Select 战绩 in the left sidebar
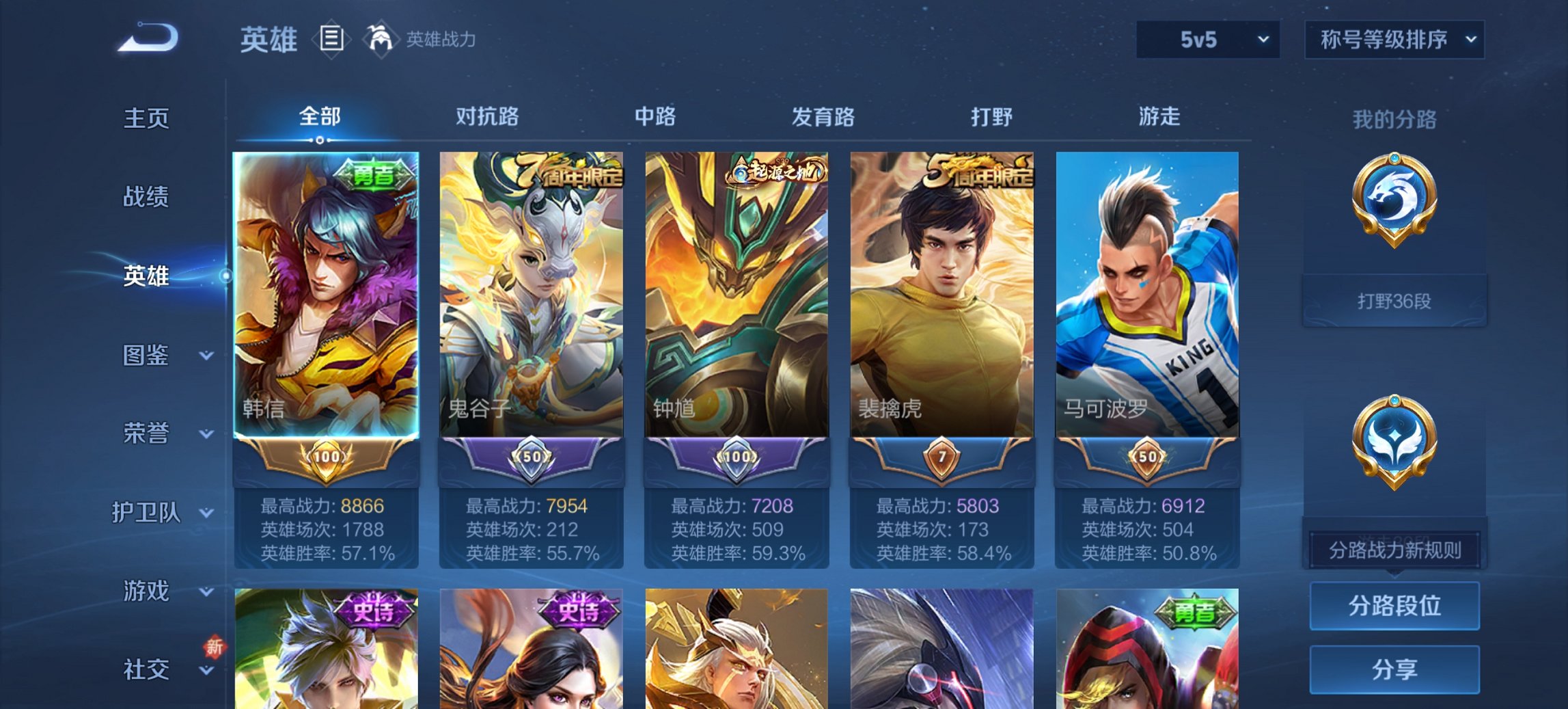 coord(147,198)
